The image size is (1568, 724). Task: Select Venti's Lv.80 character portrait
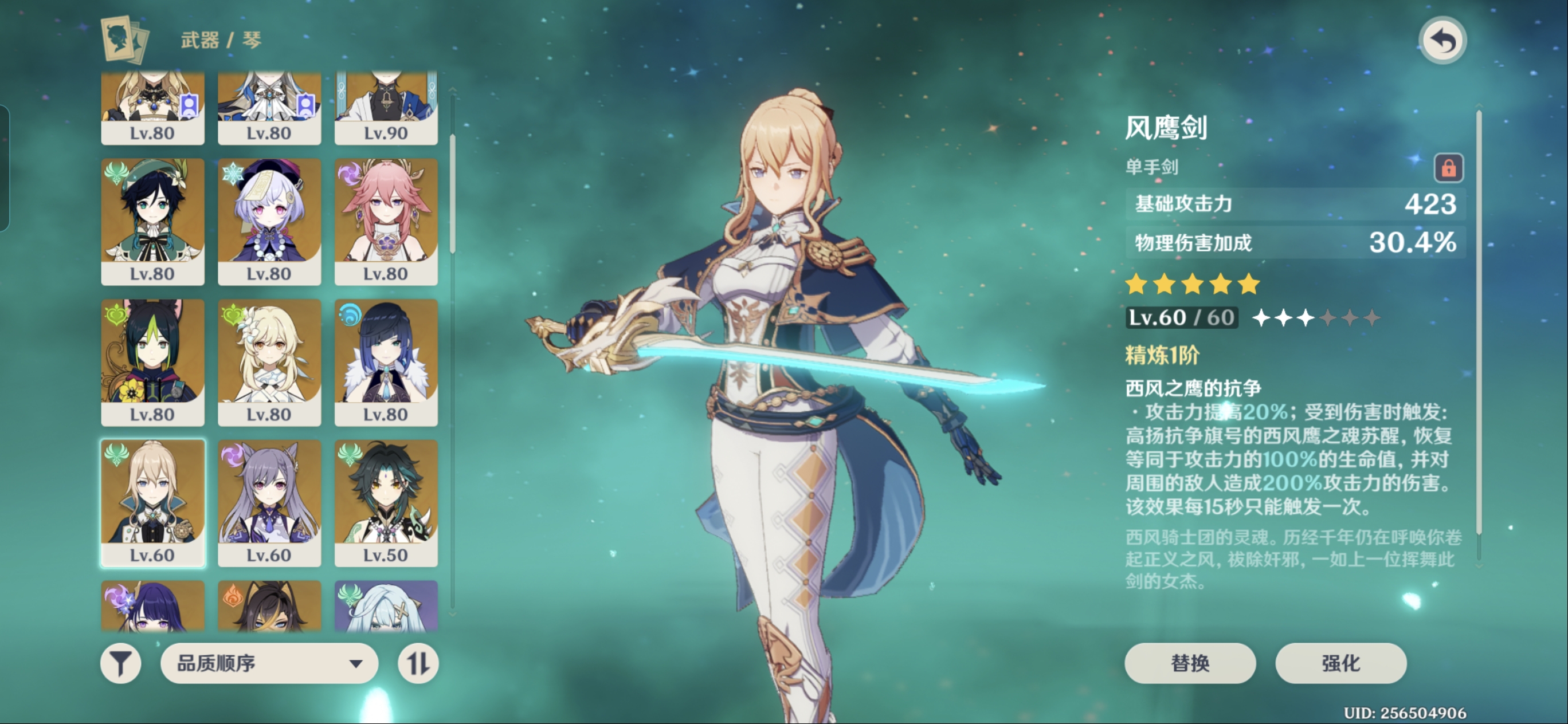(153, 222)
